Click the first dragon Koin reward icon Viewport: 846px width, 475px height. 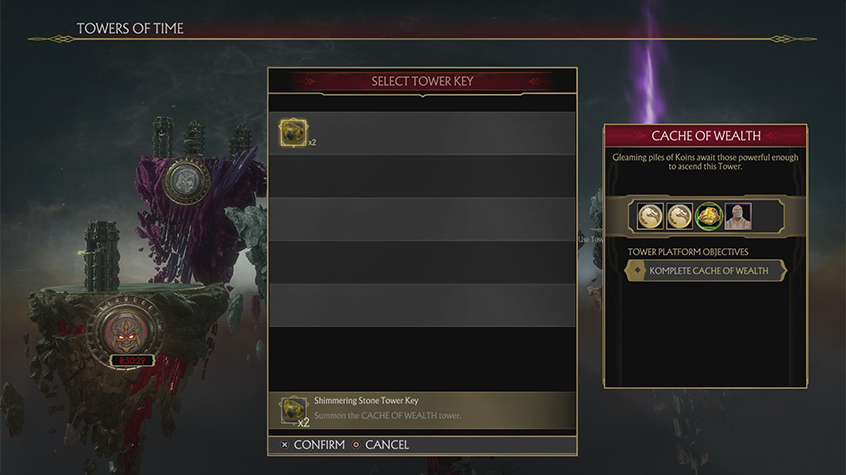[x=651, y=215]
